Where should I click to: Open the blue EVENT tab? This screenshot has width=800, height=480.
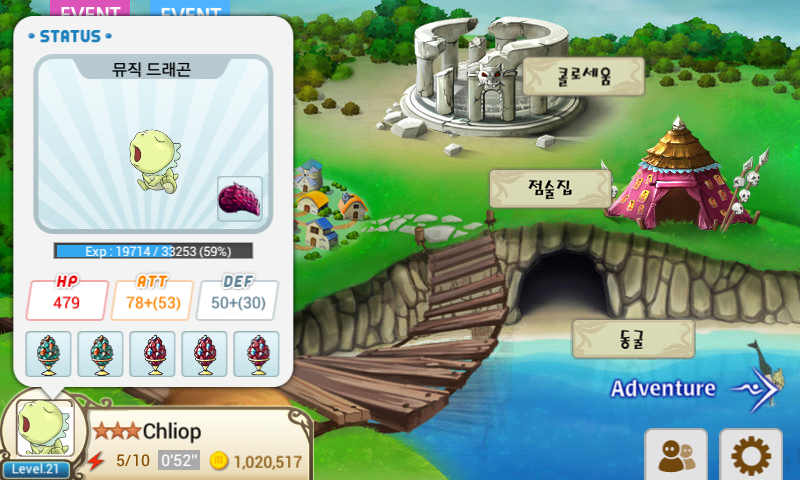190,10
